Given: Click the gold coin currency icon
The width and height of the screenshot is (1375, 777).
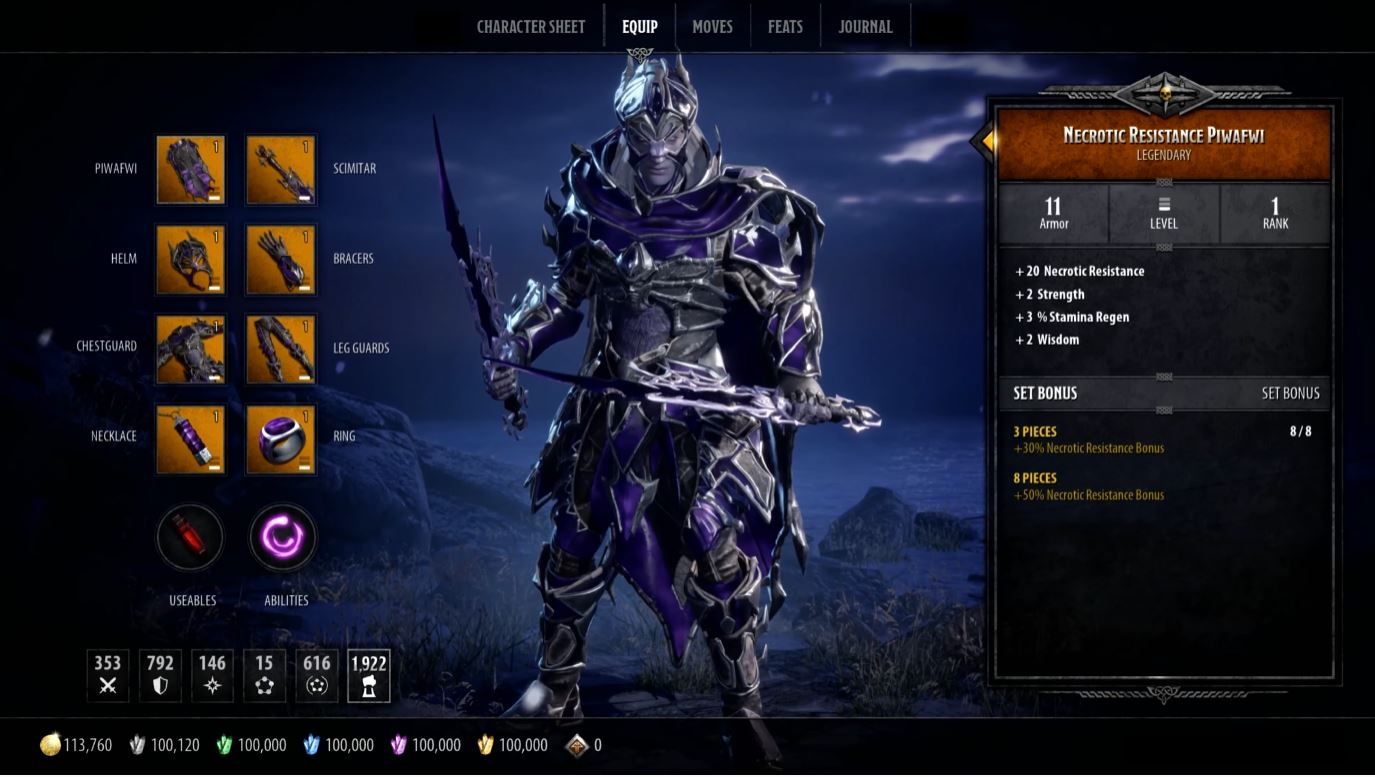Looking at the screenshot, I should [x=48, y=744].
